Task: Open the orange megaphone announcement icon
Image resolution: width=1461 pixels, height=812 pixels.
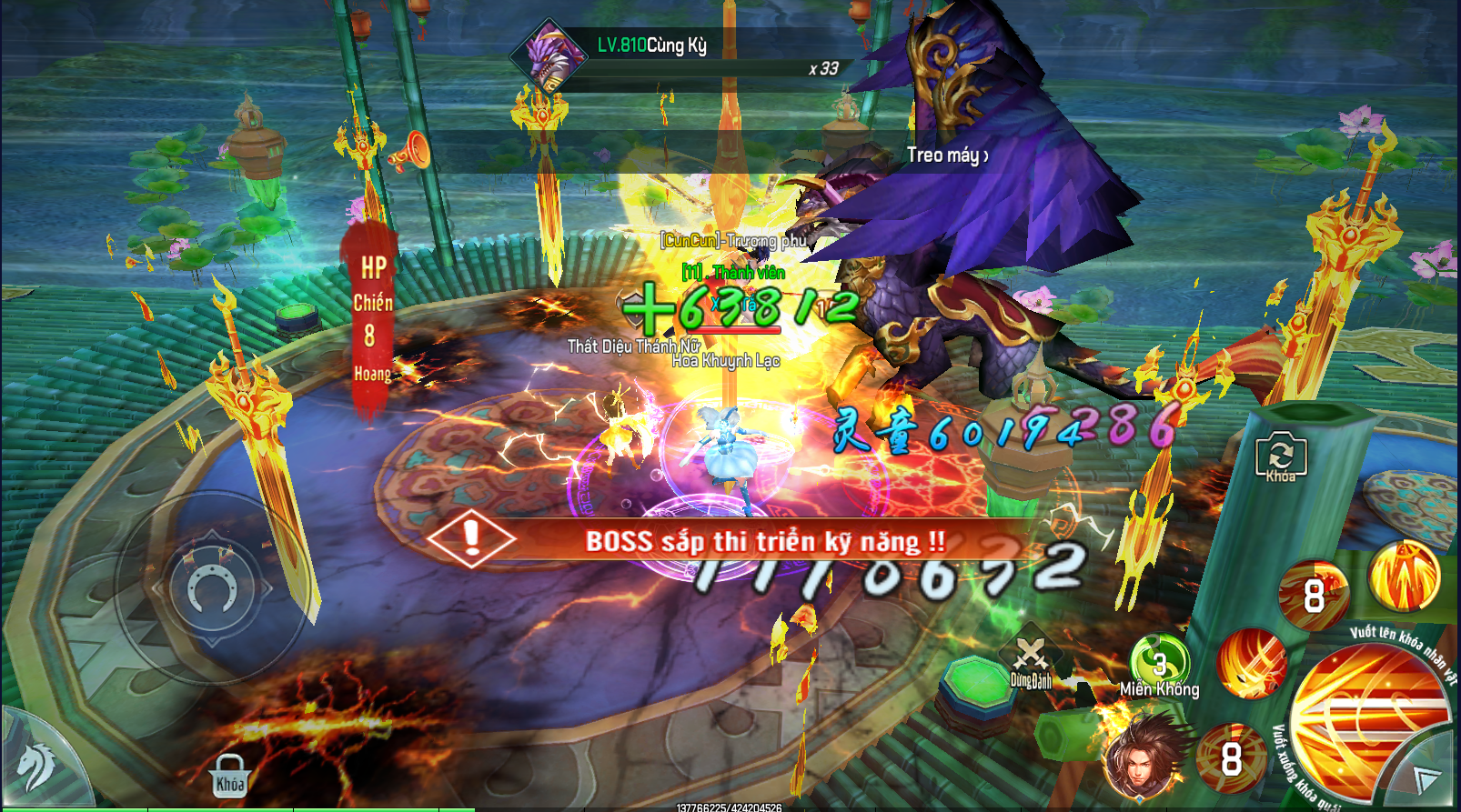Action: (410, 151)
